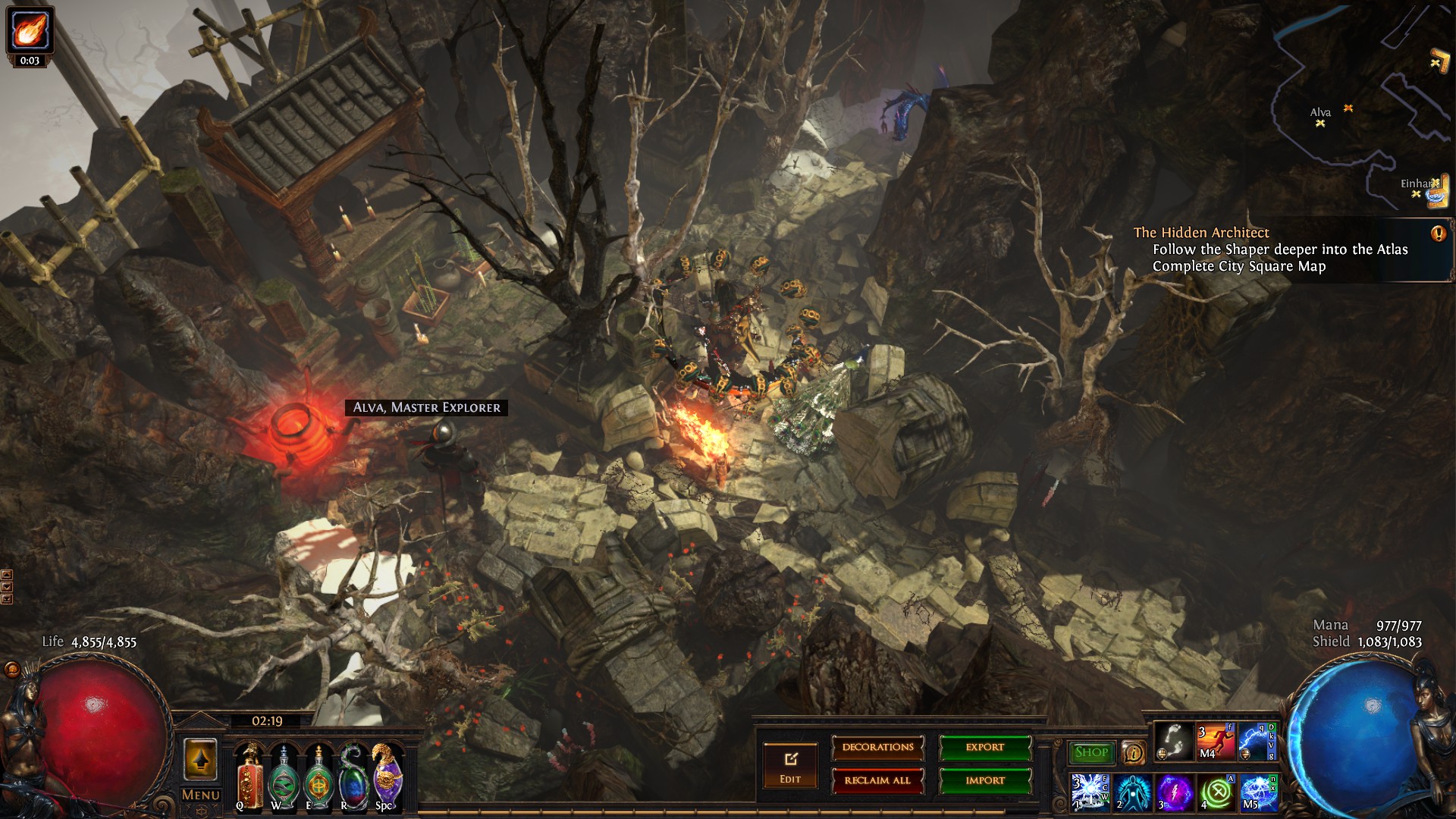The image size is (1456, 819).
Task: Import a hideout layout
Action: coord(985,780)
